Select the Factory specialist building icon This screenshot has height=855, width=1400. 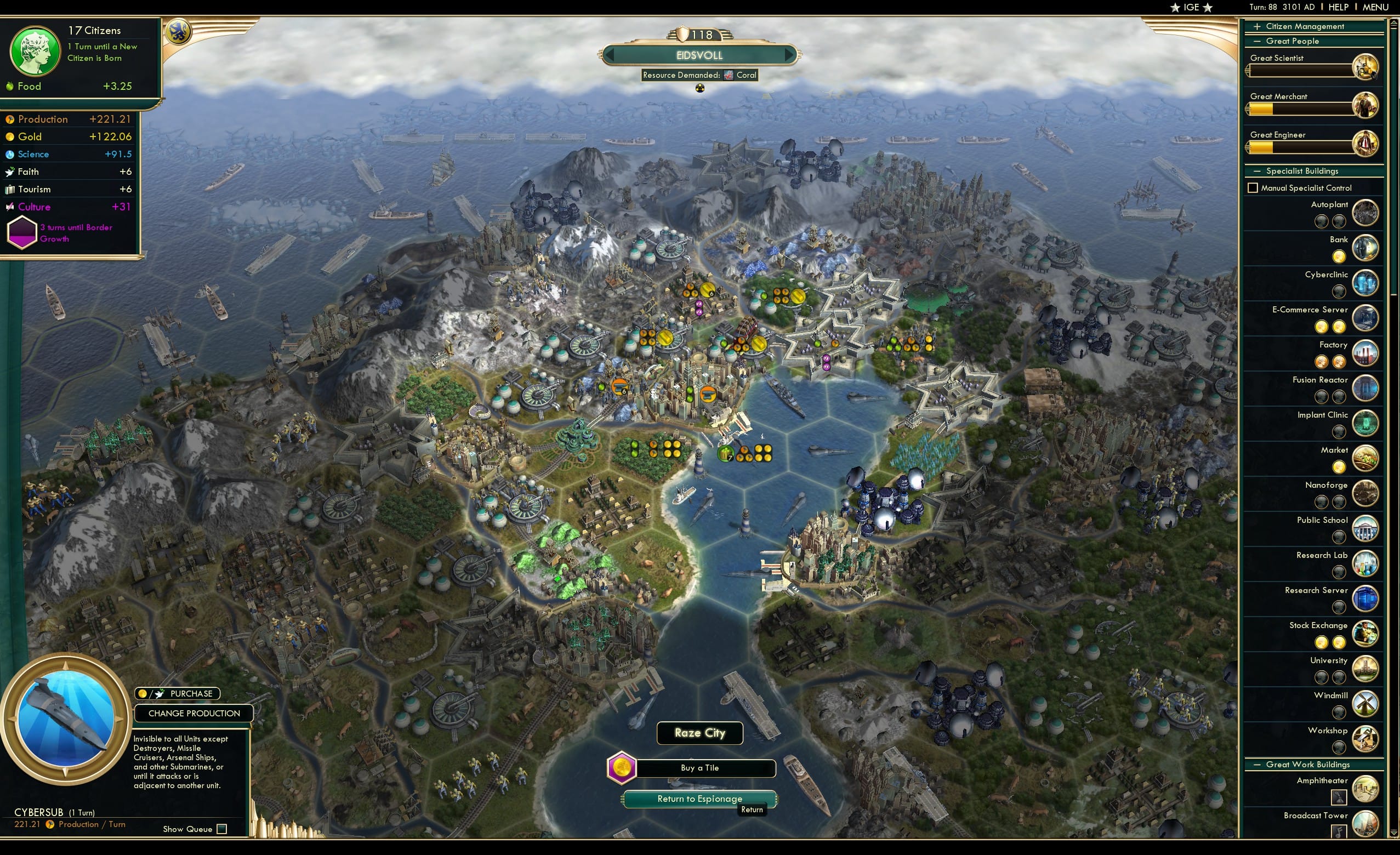[x=1367, y=353]
